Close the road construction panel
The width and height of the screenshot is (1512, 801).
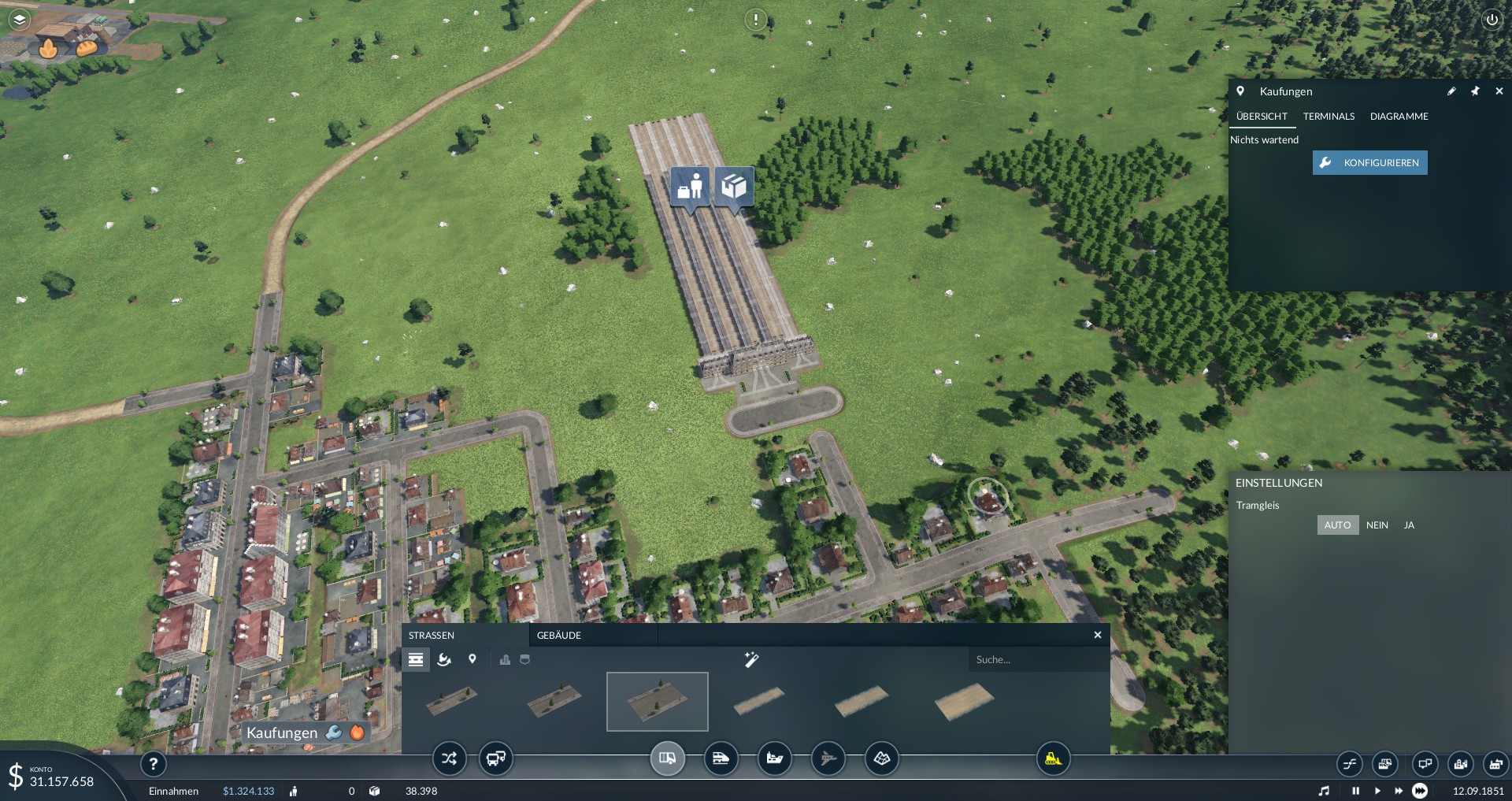[1097, 636]
